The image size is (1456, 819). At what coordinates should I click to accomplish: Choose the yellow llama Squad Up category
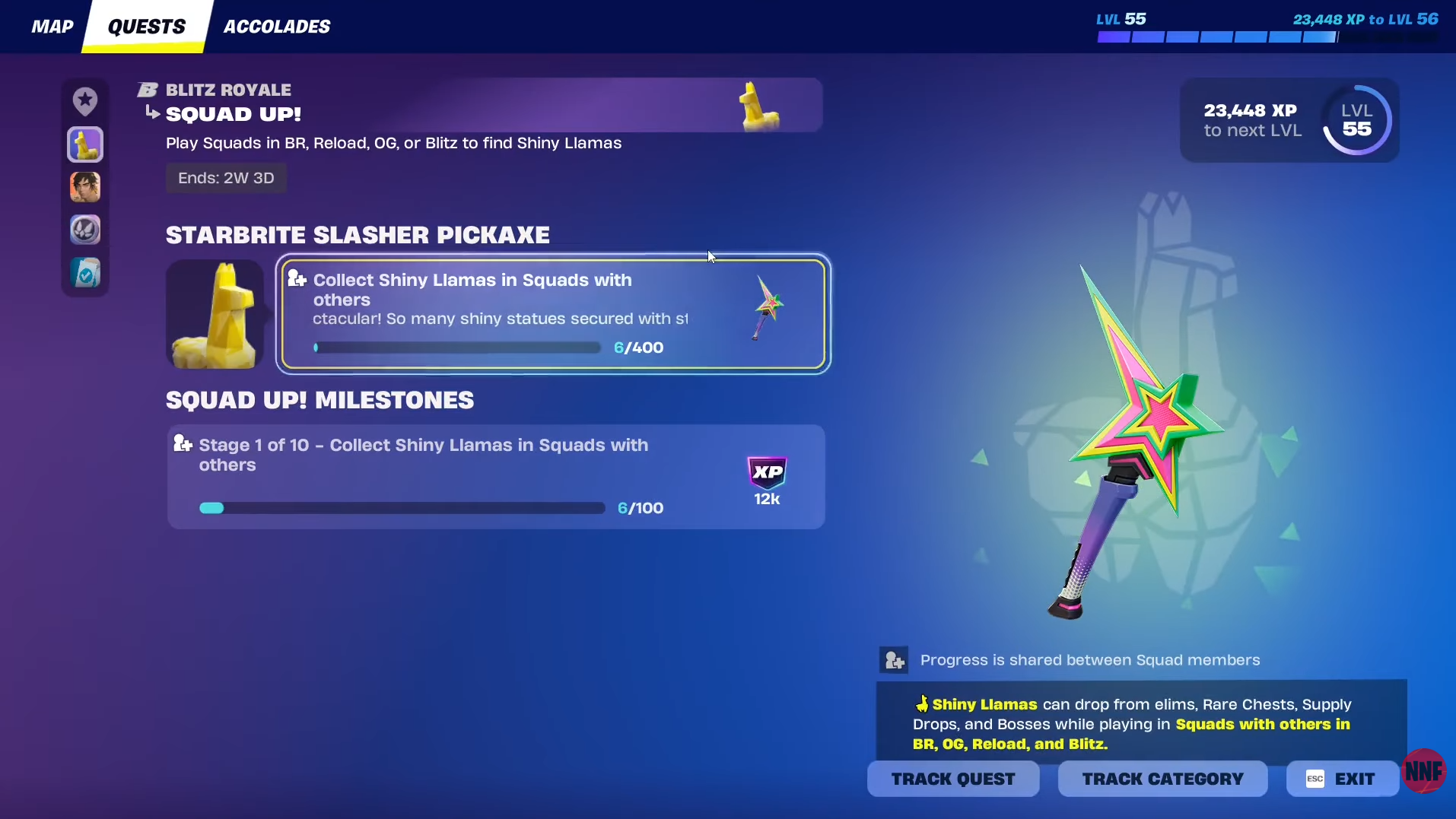85,144
